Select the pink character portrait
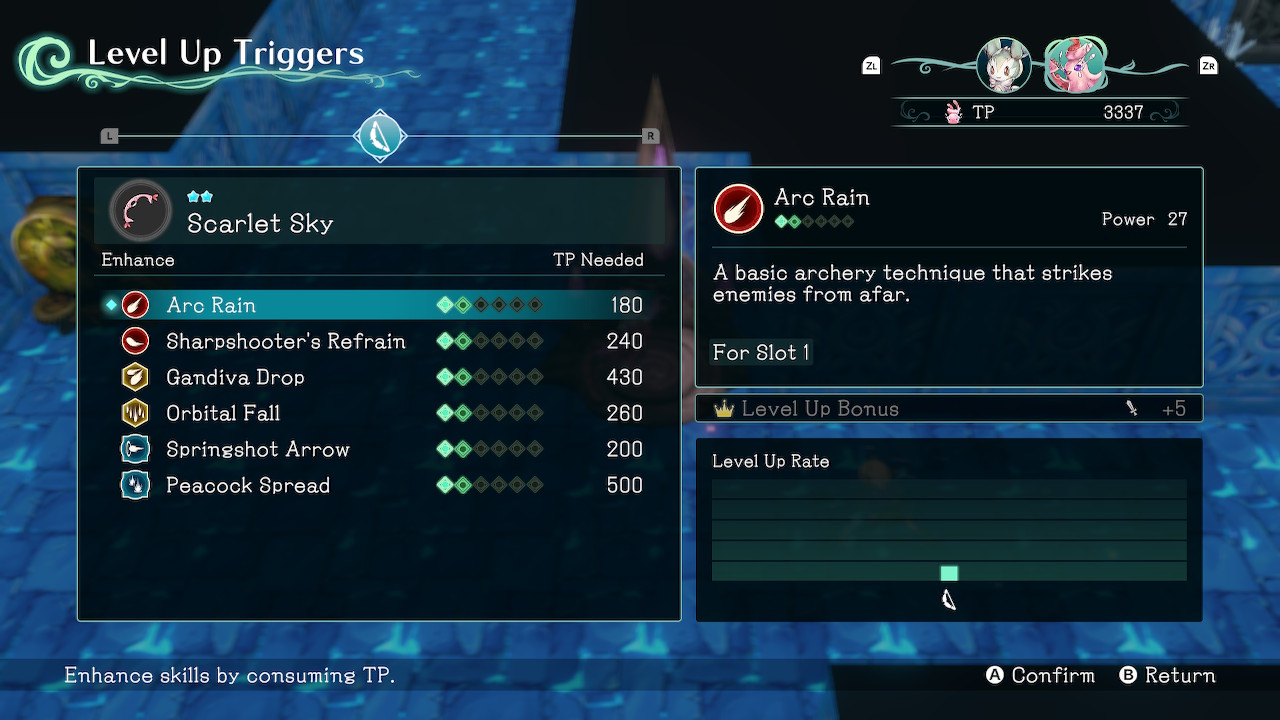Viewport: 1280px width, 720px height. [x=1075, y=64]
